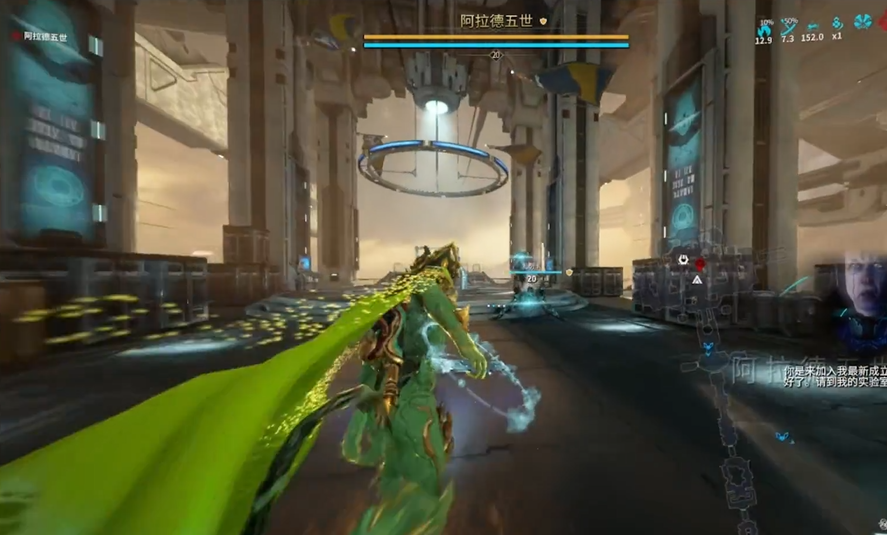Click the red objective marker on map

tap(700, 264)
